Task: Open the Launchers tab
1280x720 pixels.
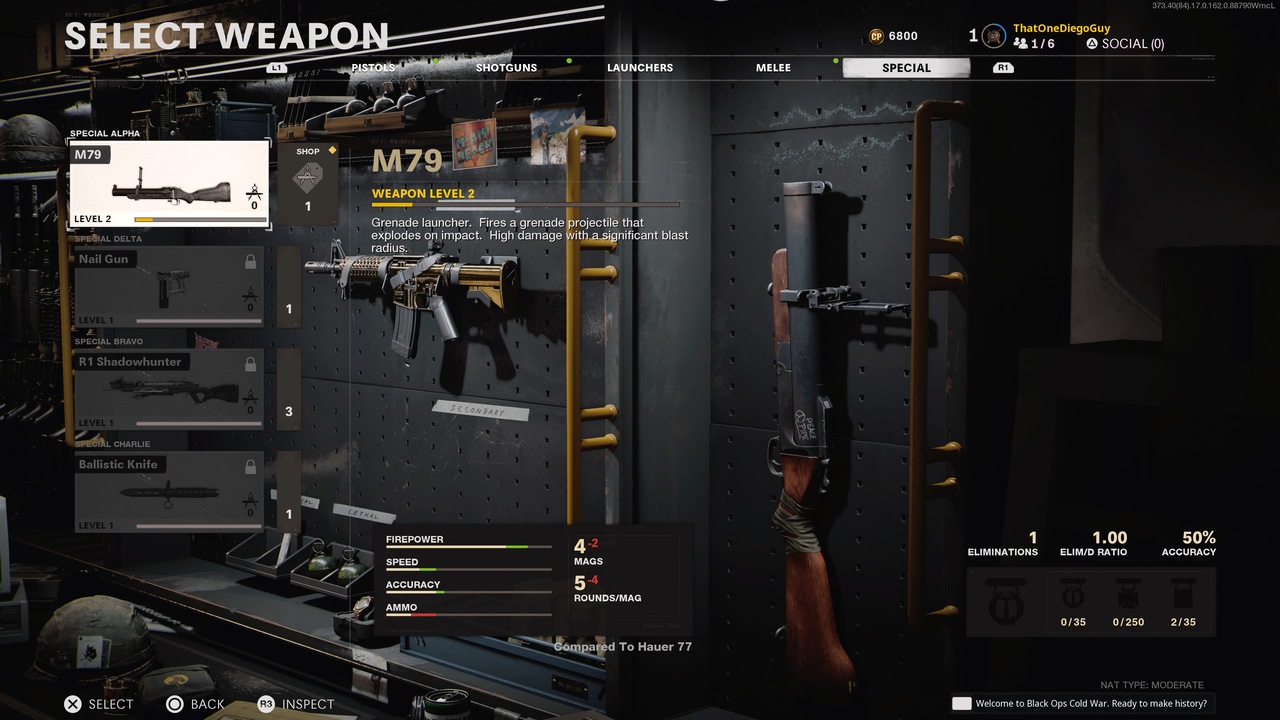Action: coord(640,67)
